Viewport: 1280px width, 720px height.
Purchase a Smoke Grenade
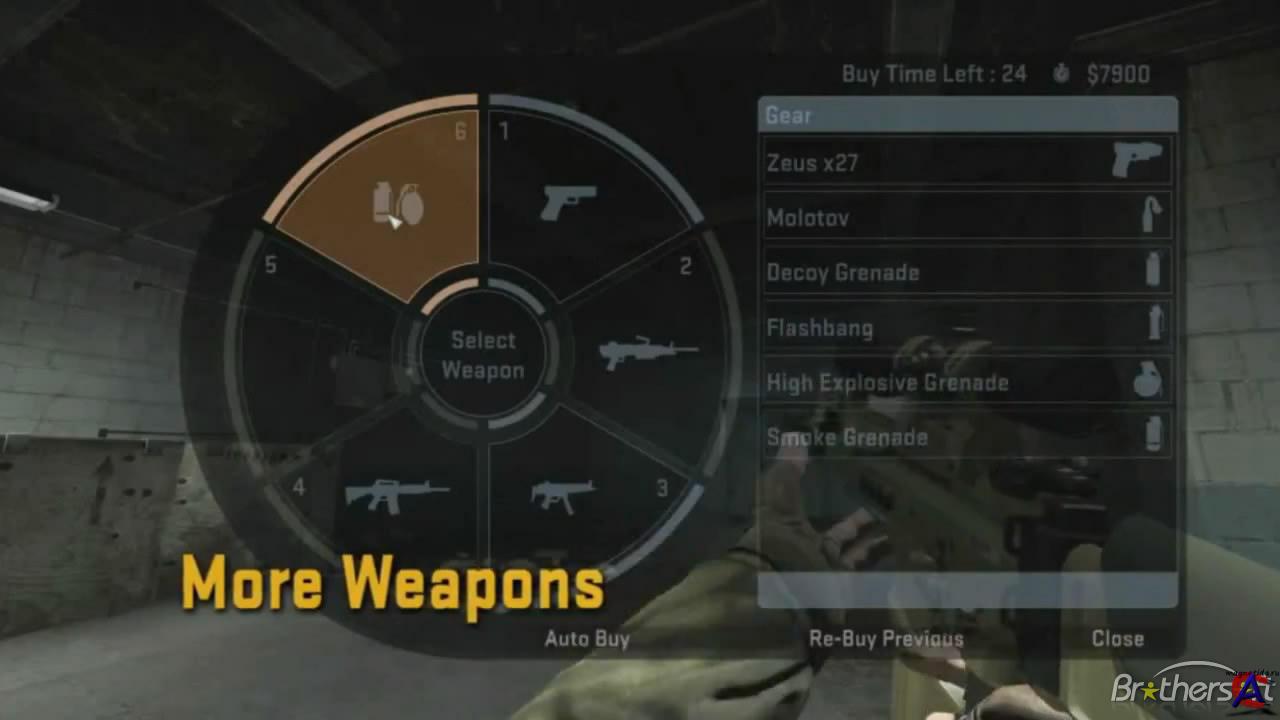click(x=966, y=437)
